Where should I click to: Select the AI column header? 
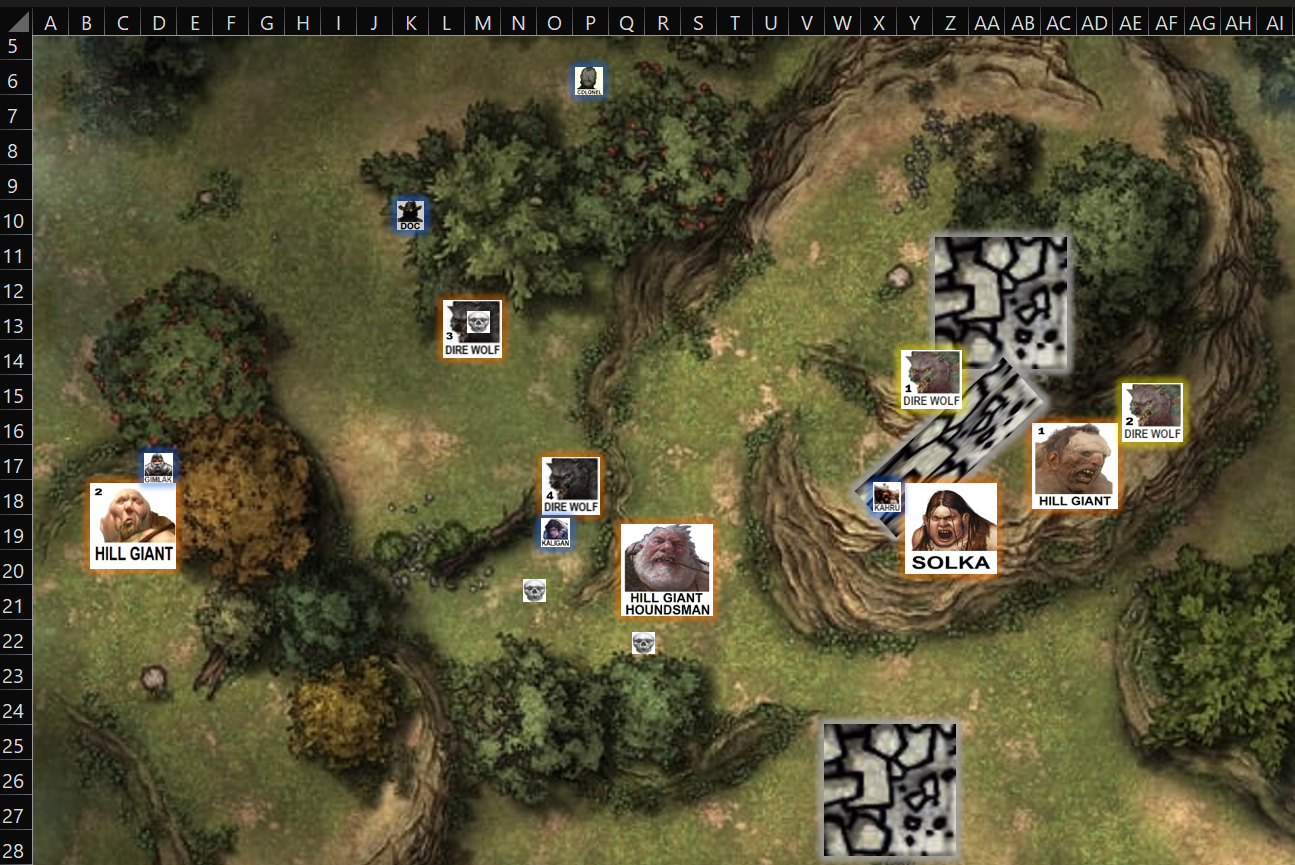coord(1274,23)
